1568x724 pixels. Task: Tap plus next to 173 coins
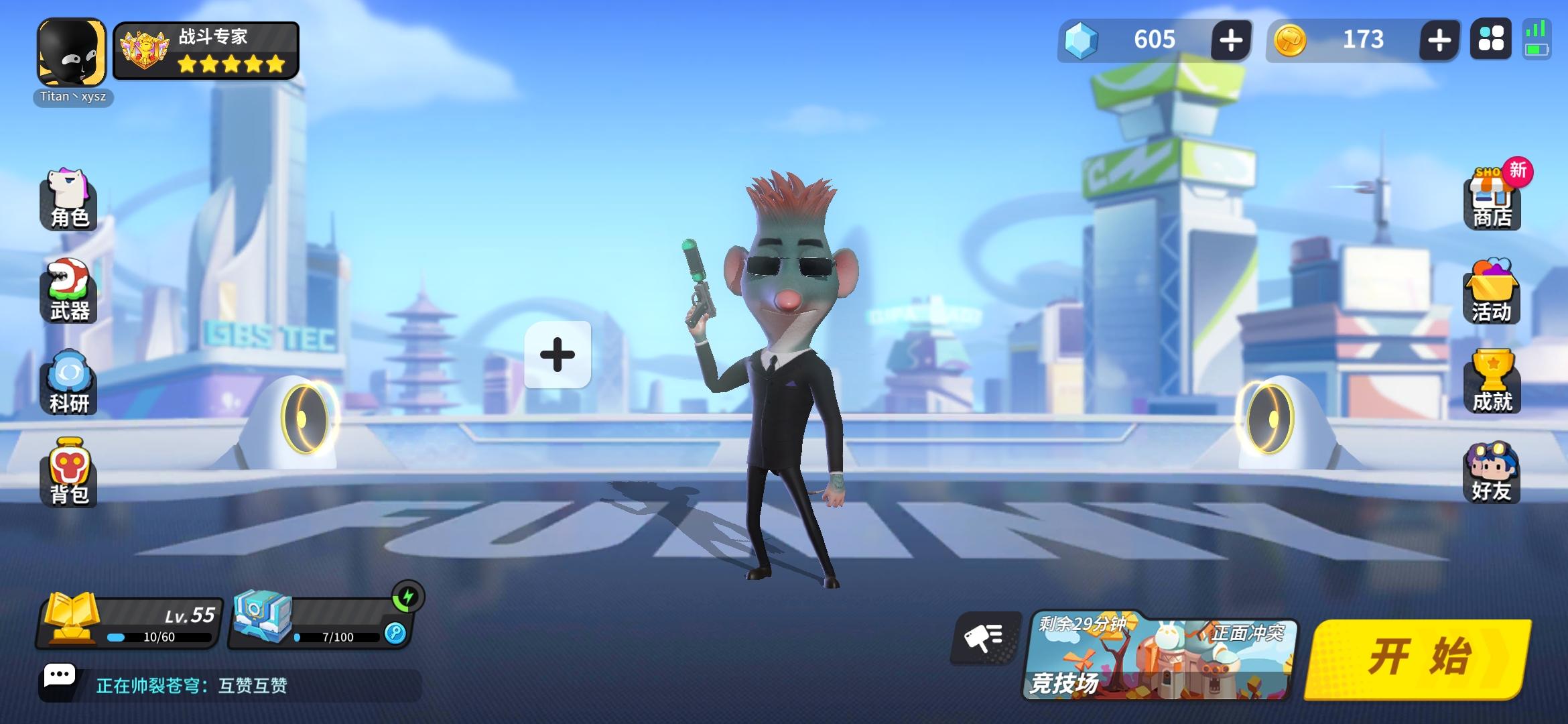pyautogui.click(x=1438, y=42)
